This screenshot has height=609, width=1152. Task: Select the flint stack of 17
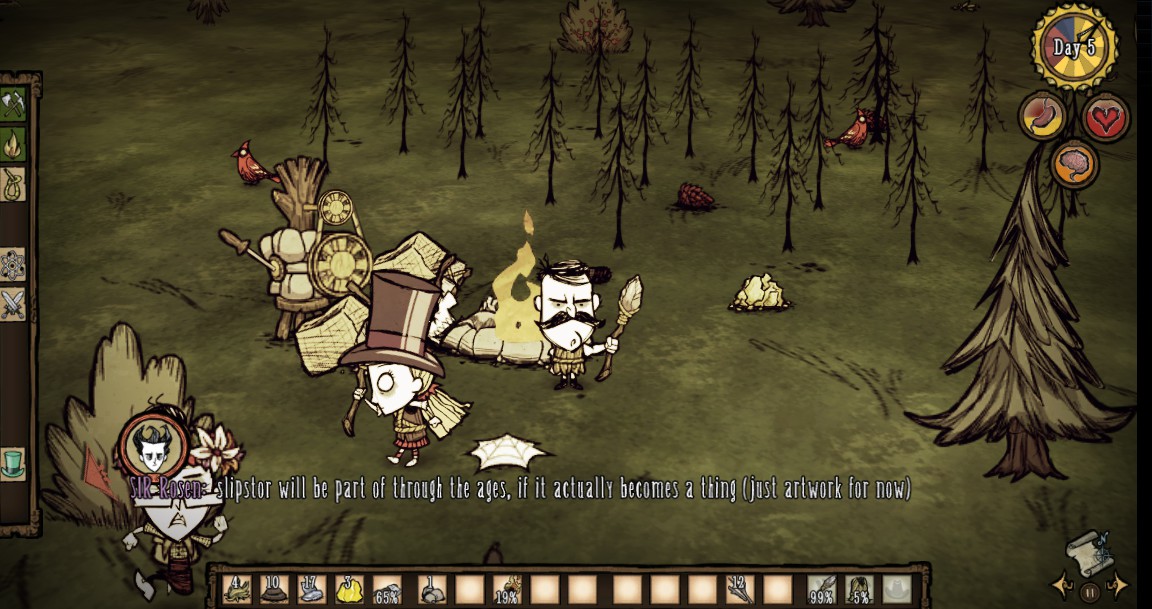click(x=312, y=589)
